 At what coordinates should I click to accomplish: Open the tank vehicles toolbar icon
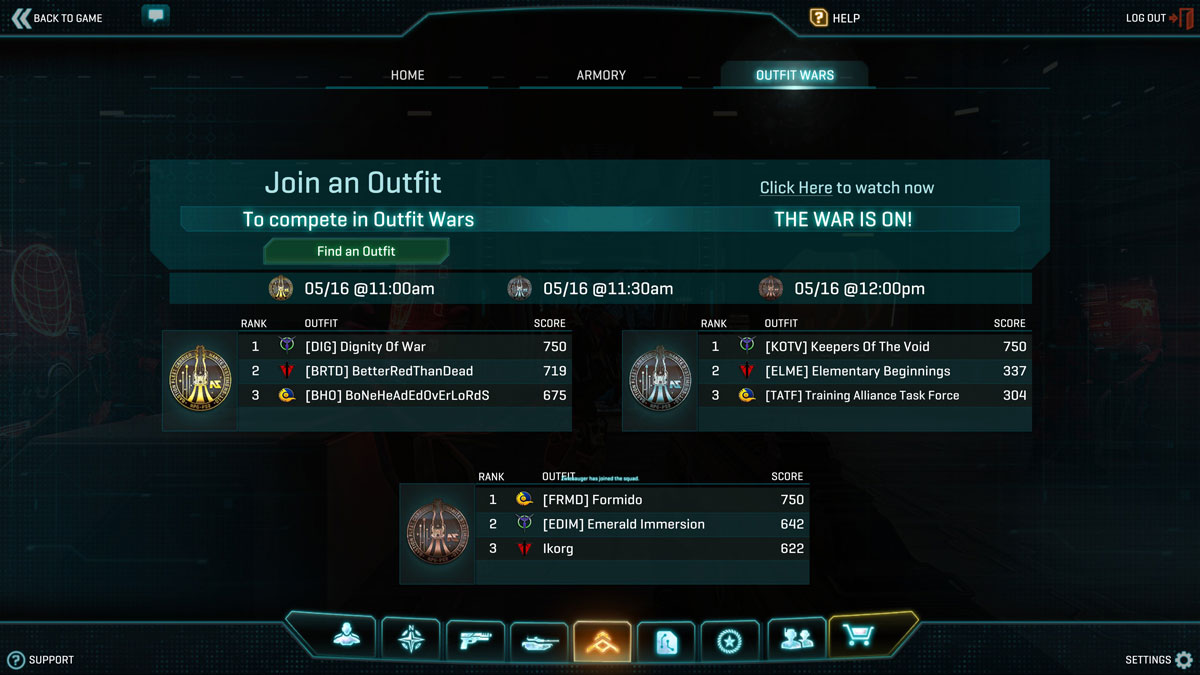[x=538, y=641]
